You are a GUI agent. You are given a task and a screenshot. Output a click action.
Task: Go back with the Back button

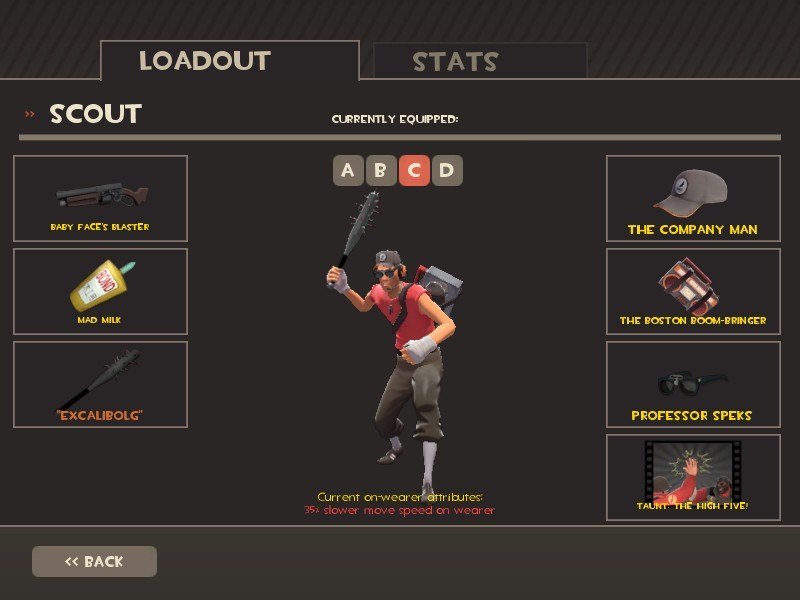click(x=94, y=561)
